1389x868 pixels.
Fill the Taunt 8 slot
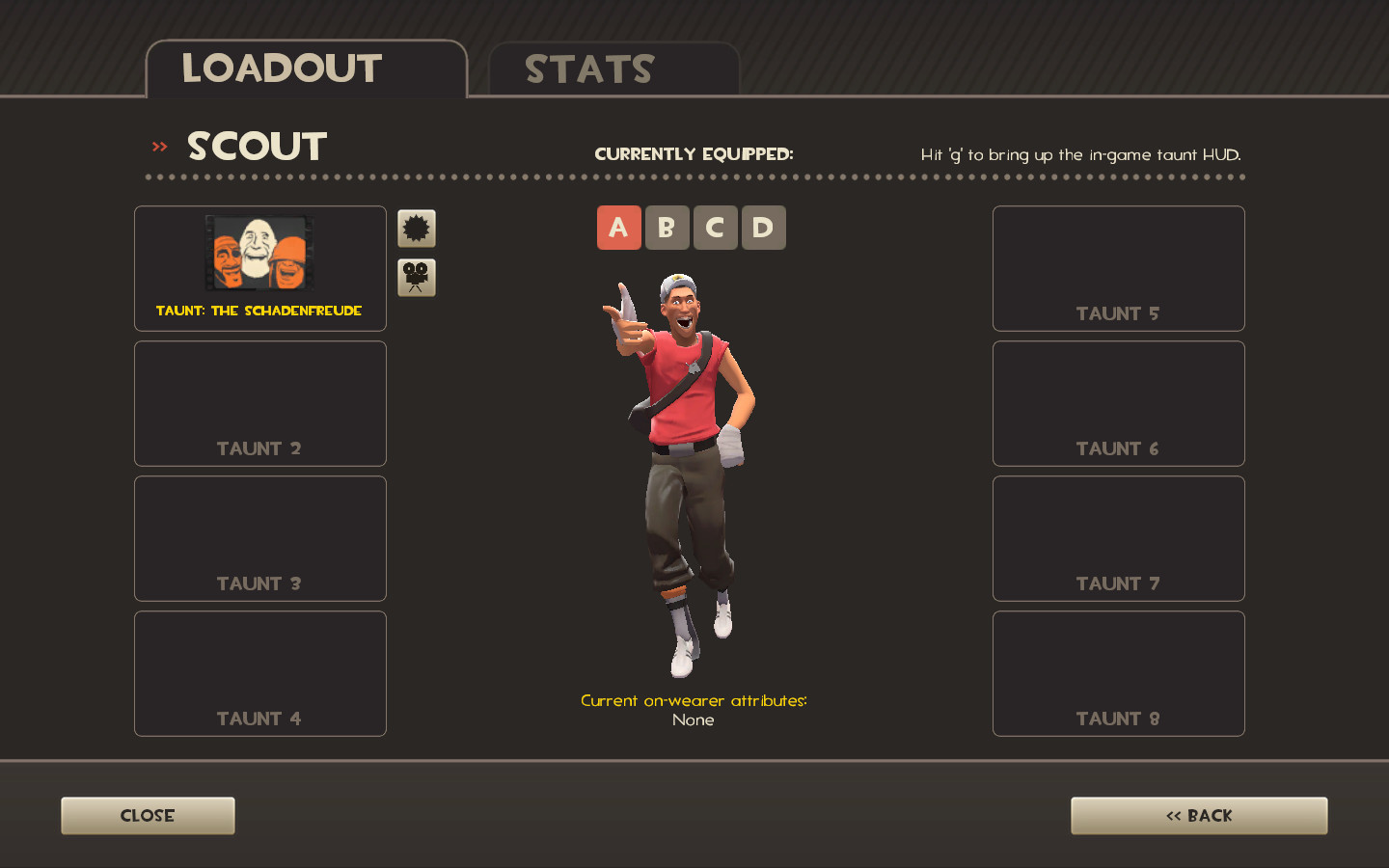[1117, 673]
